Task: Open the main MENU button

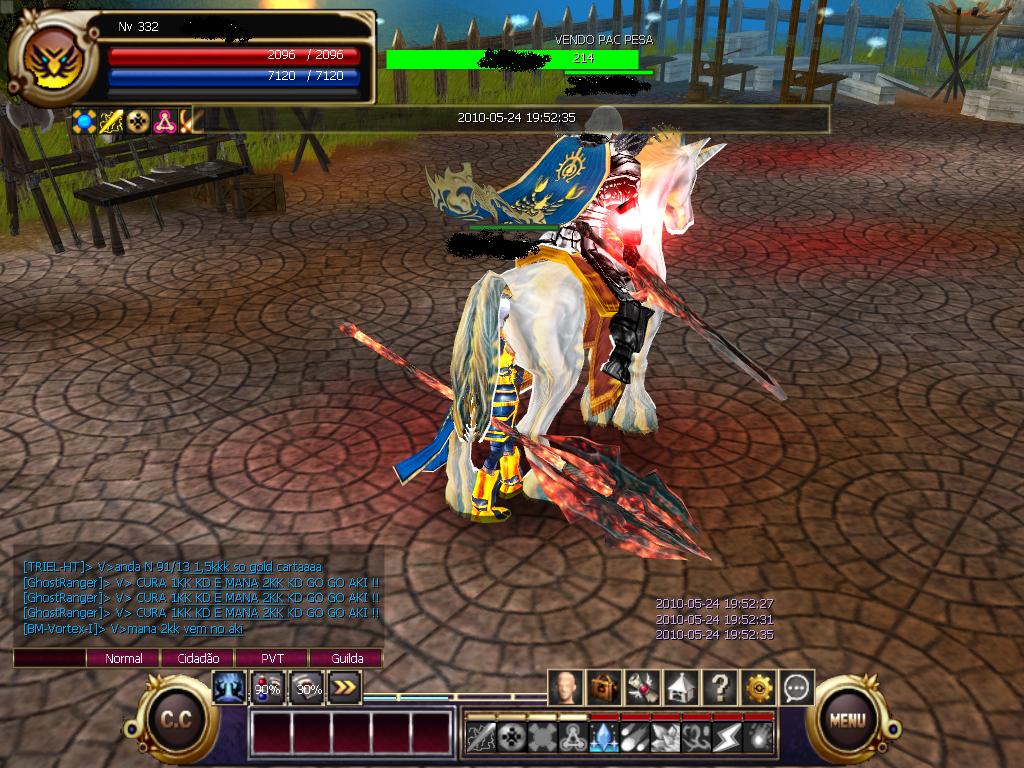Action: tap(846, 718)
